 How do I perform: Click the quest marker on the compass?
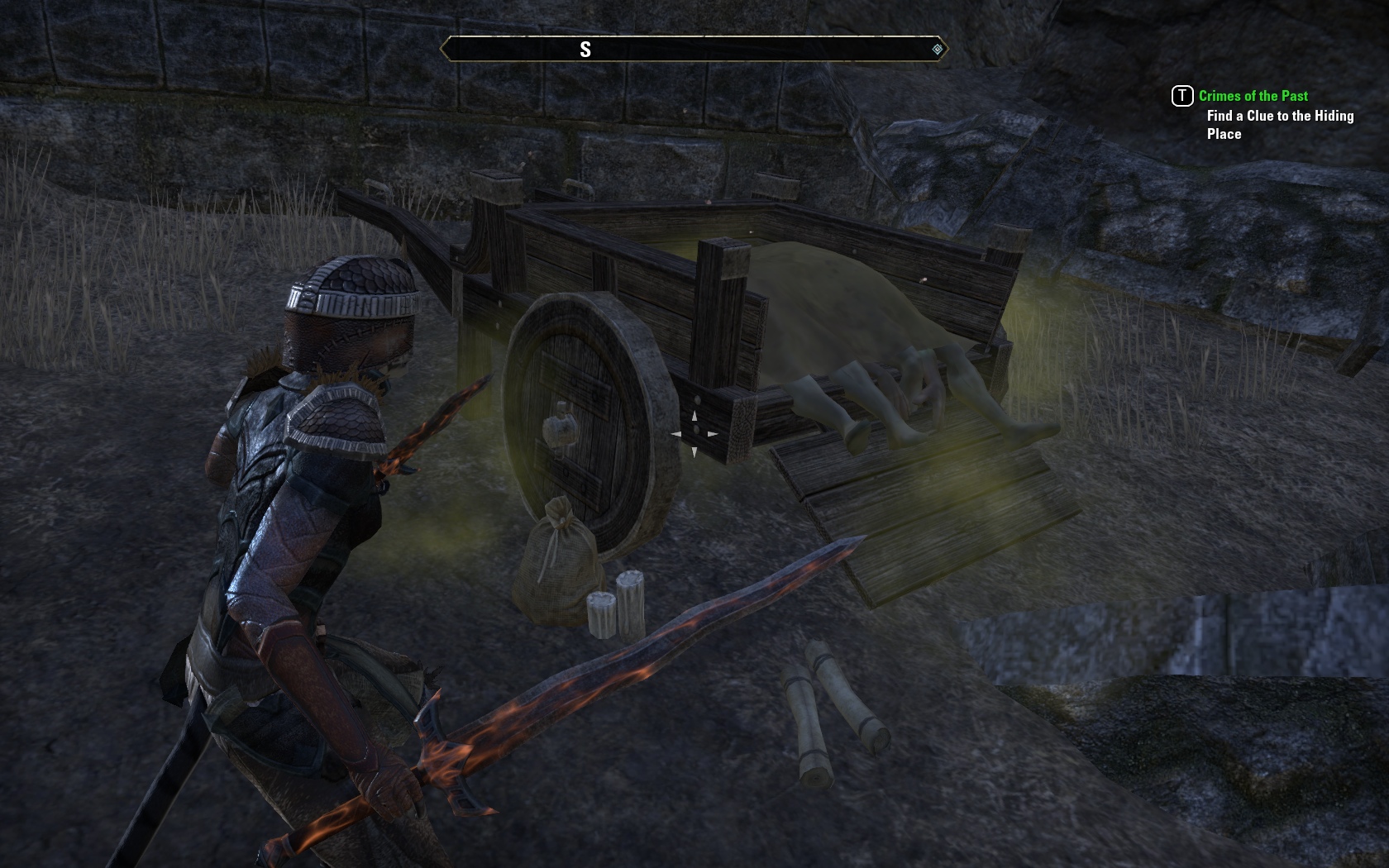937,50
